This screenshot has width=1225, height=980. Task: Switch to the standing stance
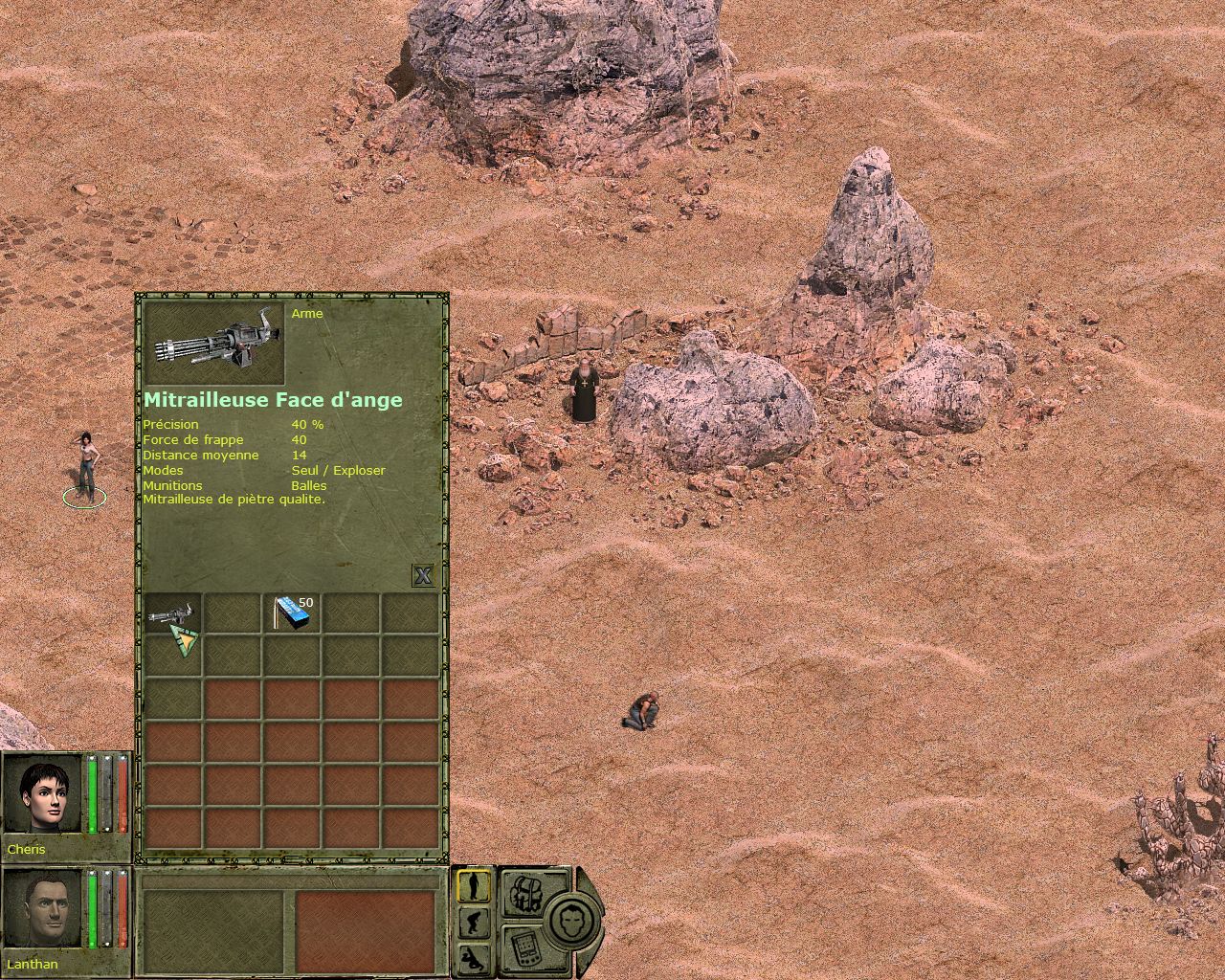474,885
